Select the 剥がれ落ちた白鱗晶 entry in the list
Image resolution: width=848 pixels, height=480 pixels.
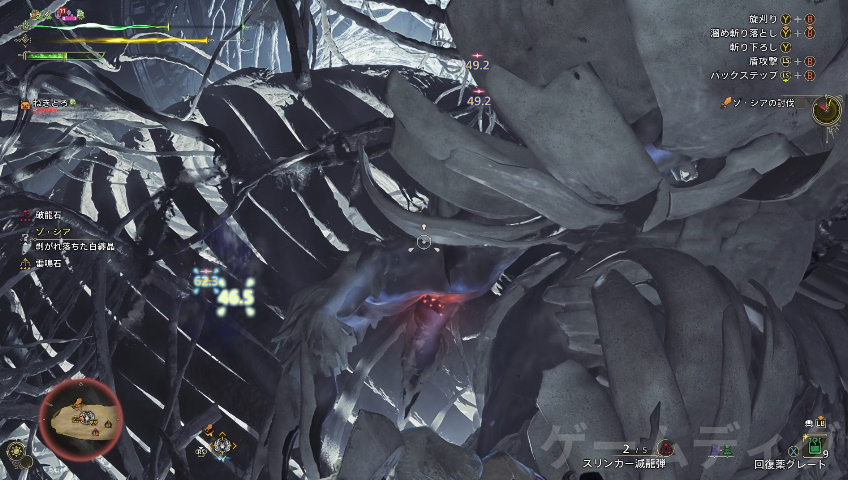[x=74, y=246]
